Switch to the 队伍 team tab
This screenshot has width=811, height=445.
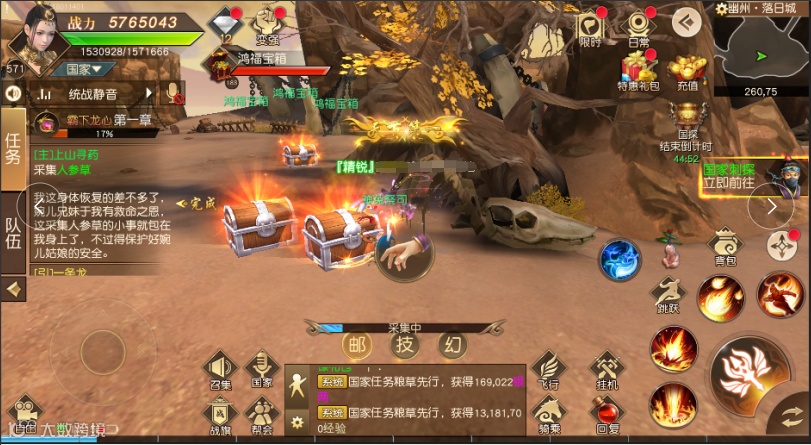coord(13,233)
